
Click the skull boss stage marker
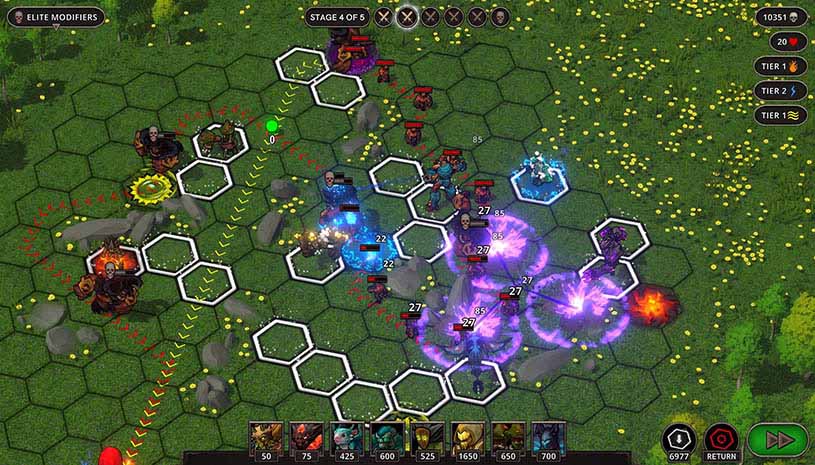tap(500, 17)
